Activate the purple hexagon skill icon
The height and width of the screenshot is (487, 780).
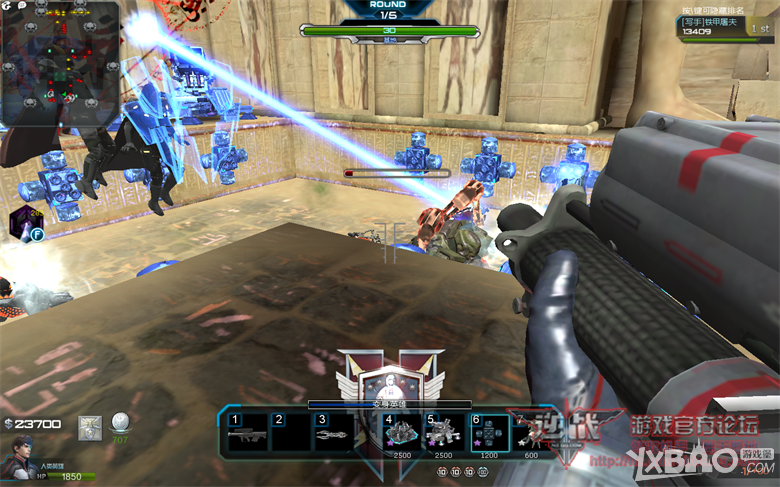22,222
